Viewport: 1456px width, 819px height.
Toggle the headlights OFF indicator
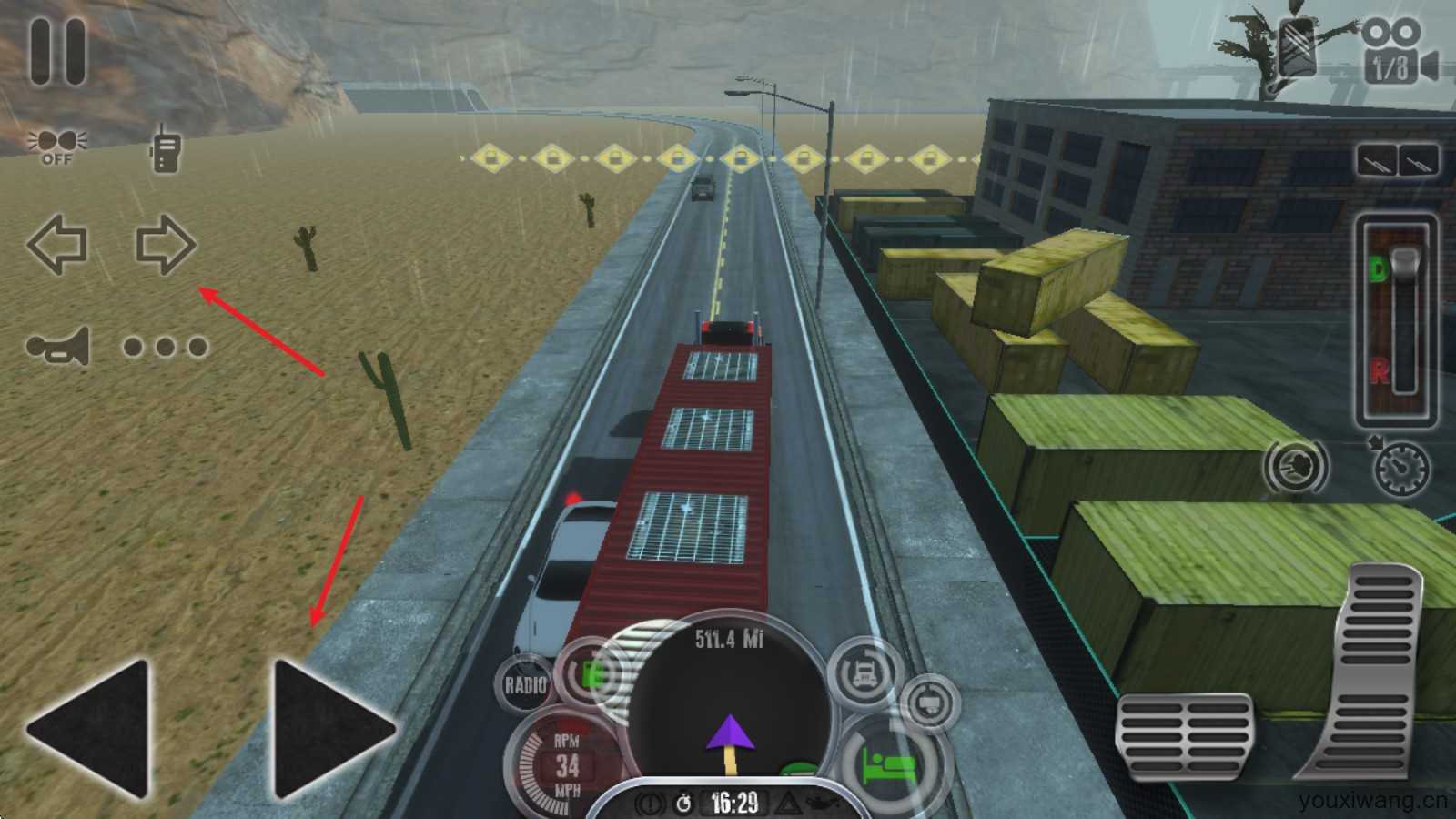click(x=56, y=147)
